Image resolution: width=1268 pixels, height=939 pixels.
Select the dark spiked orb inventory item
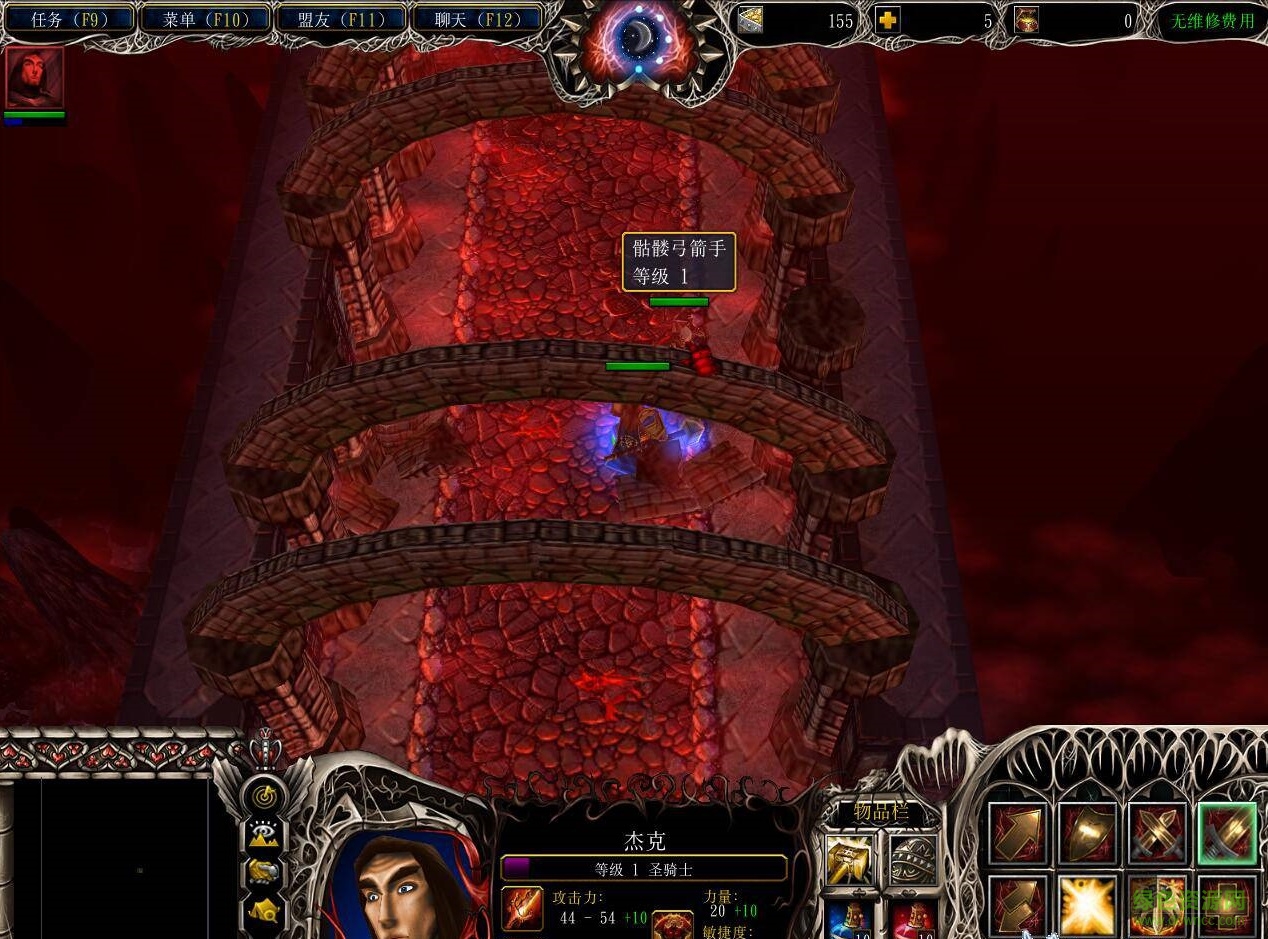click(913, 858)
